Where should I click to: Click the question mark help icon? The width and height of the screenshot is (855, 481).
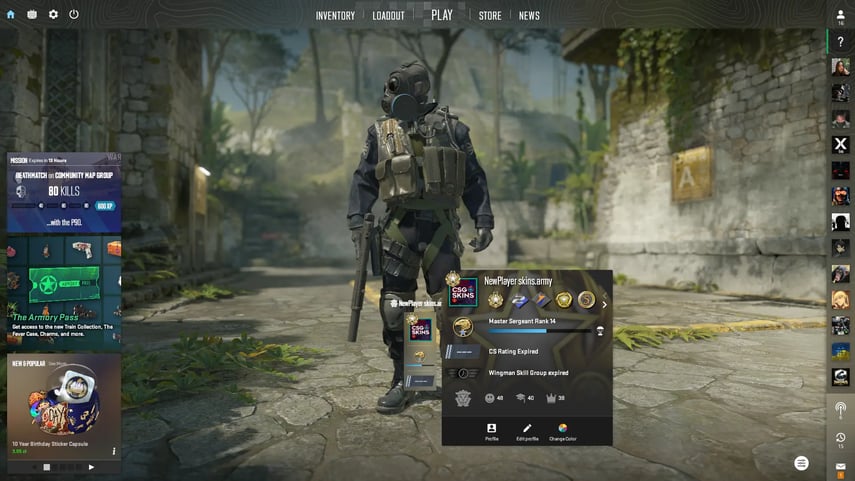tap(841, 42)
